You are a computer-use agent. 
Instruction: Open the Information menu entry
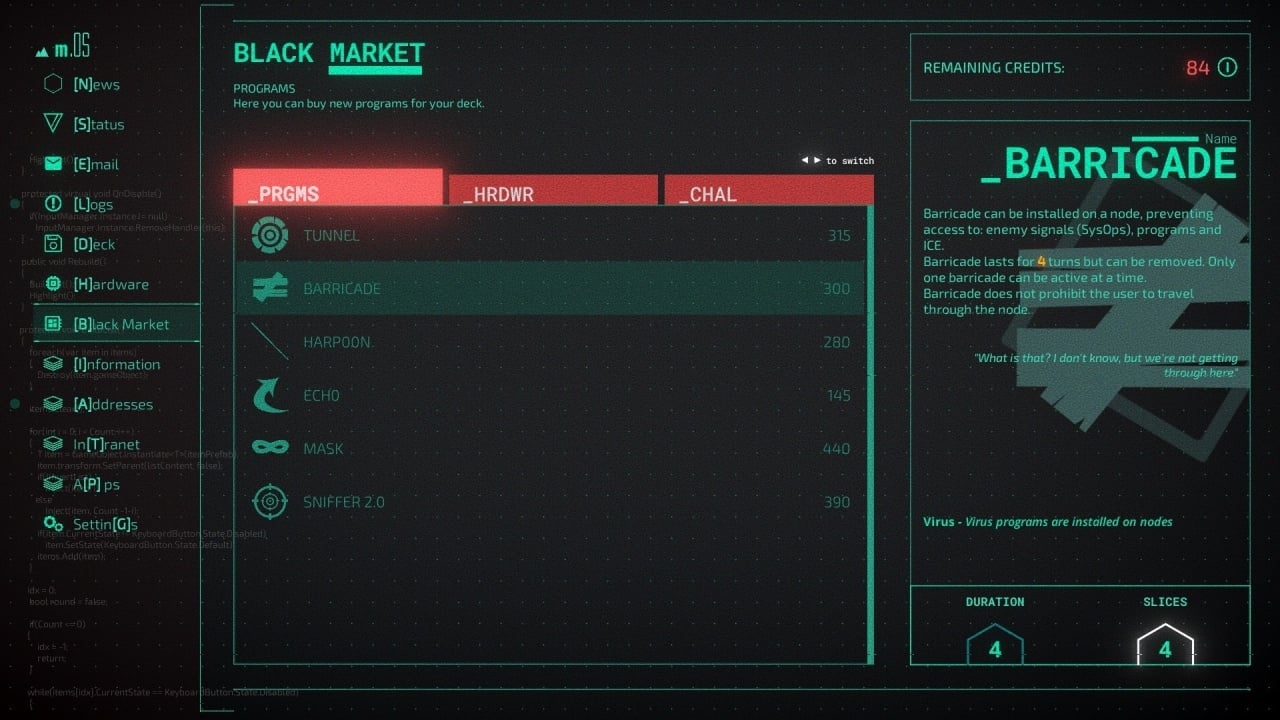coord(116,365)
